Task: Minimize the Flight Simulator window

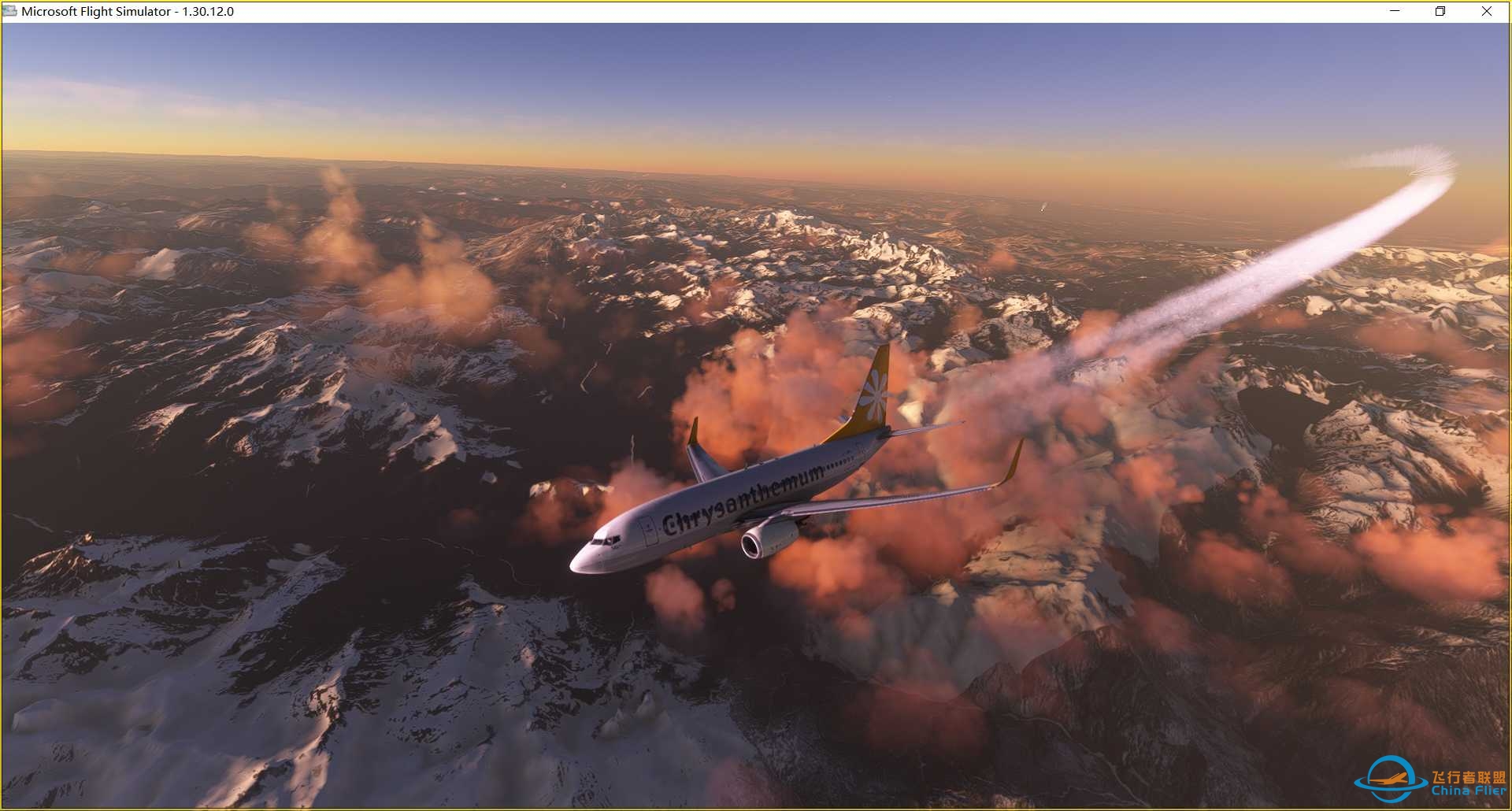Action: [x=1394, y=12]
